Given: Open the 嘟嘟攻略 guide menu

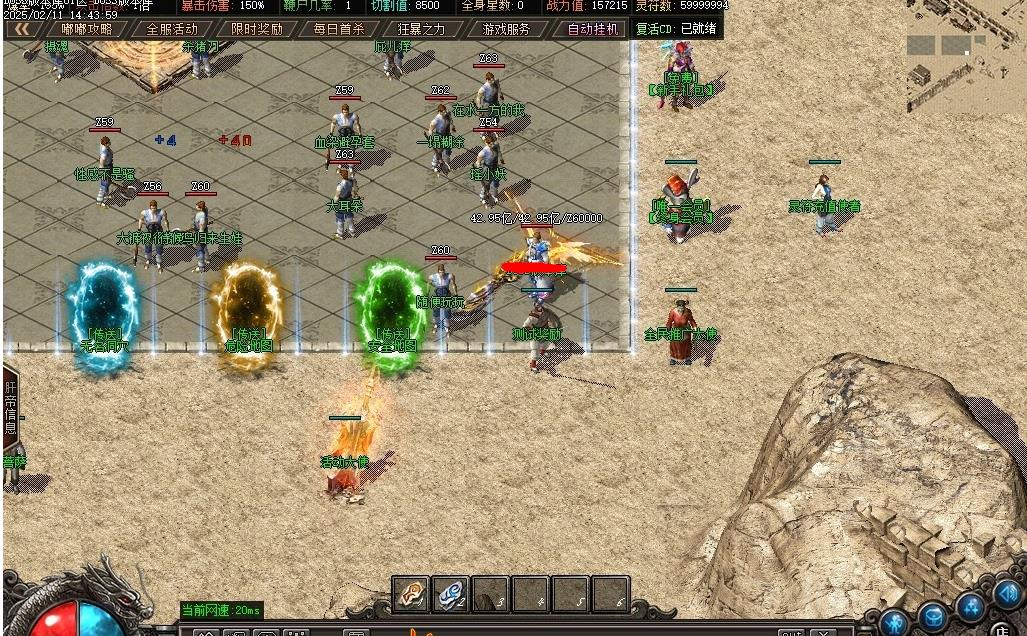Looking at the screenshot, I should (87, 29).
